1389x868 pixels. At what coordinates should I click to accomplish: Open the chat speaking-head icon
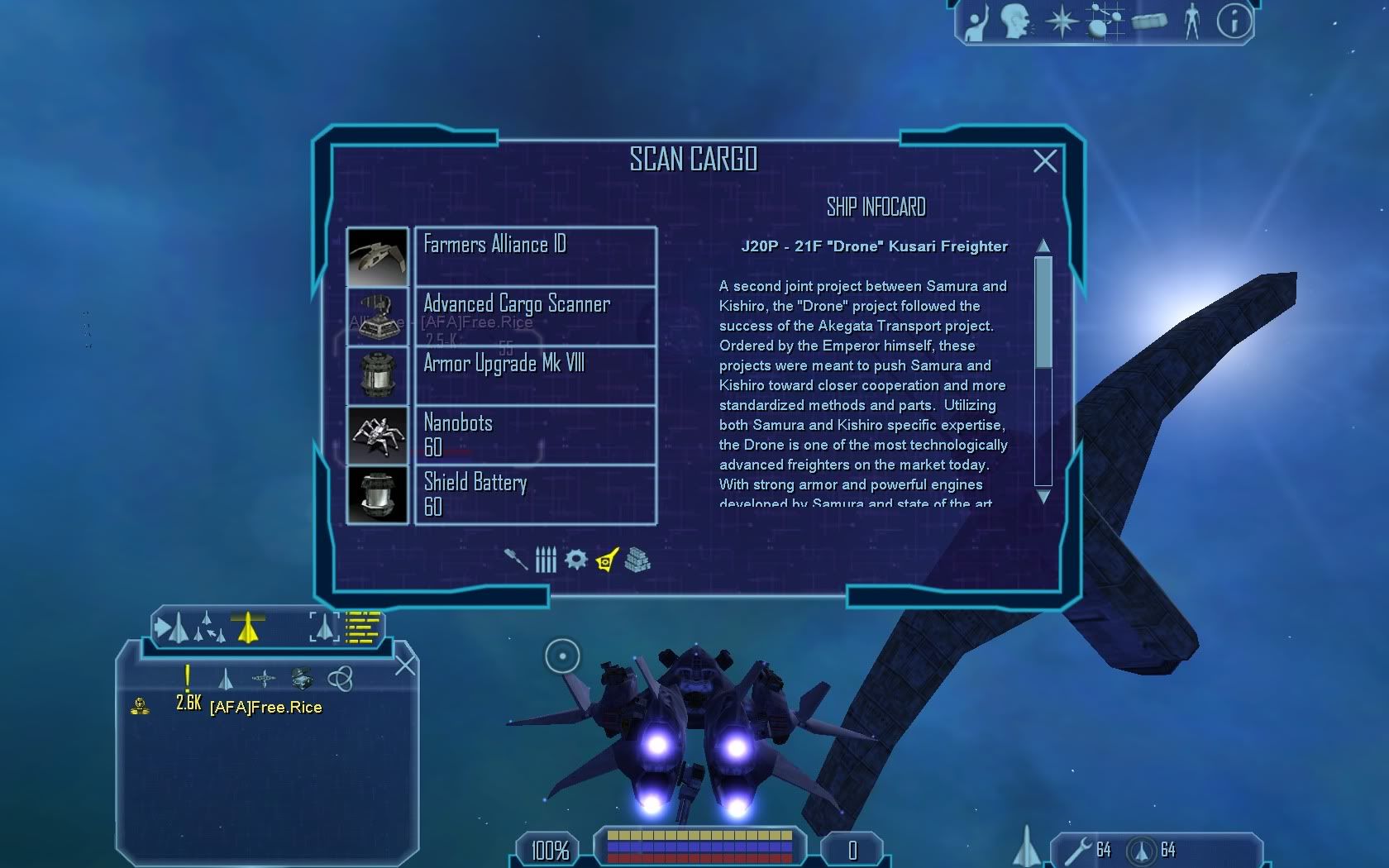pyautogui.click(x=1015, y=21)
